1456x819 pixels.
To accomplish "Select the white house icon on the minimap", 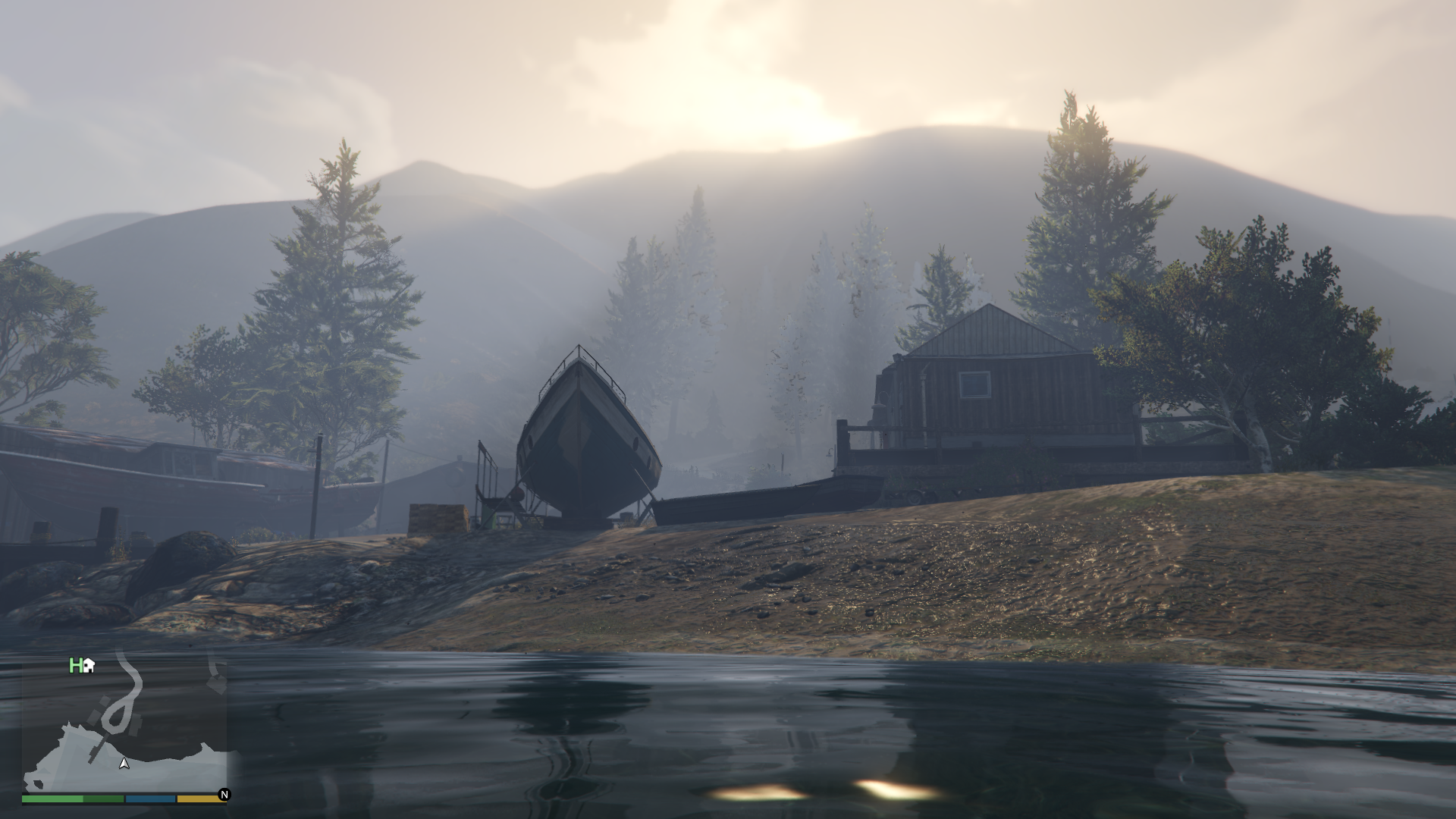I will tap(89, 666).
